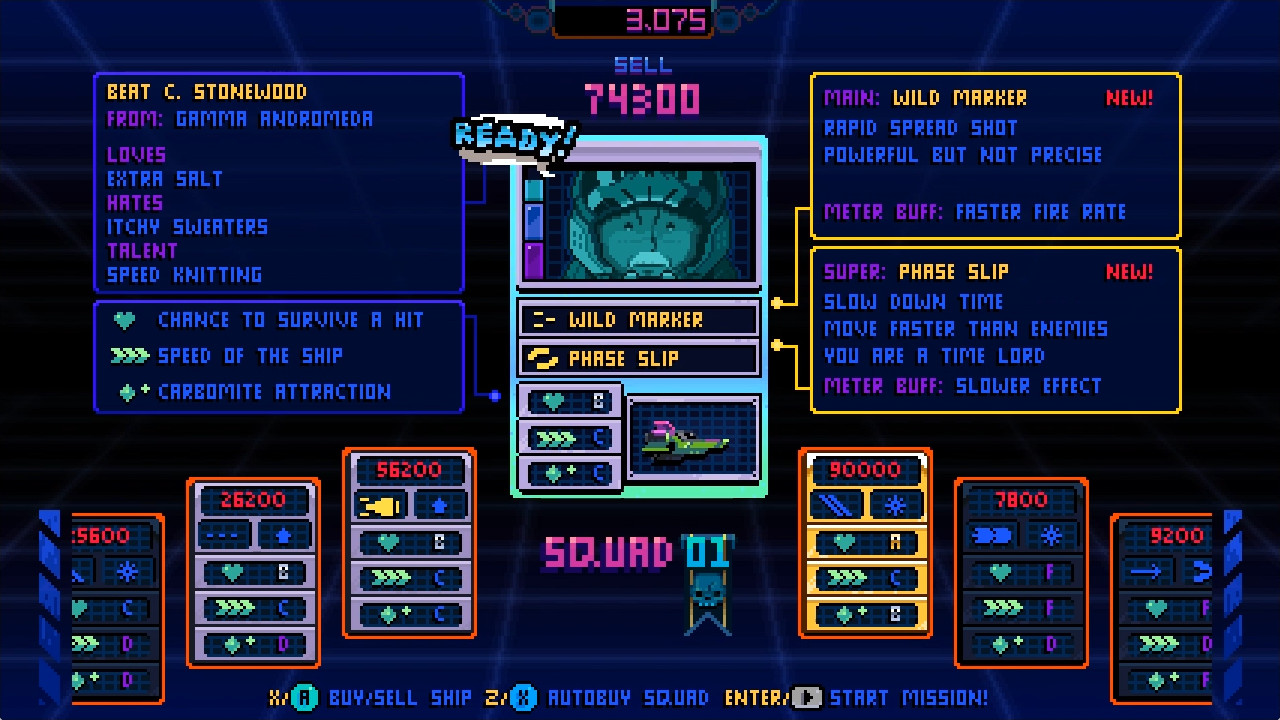The height and width of the screenshot is (720, 1280).
Task: Select the diagonal laser icon on the 90000 ship
Action: [x=836, y=505]
